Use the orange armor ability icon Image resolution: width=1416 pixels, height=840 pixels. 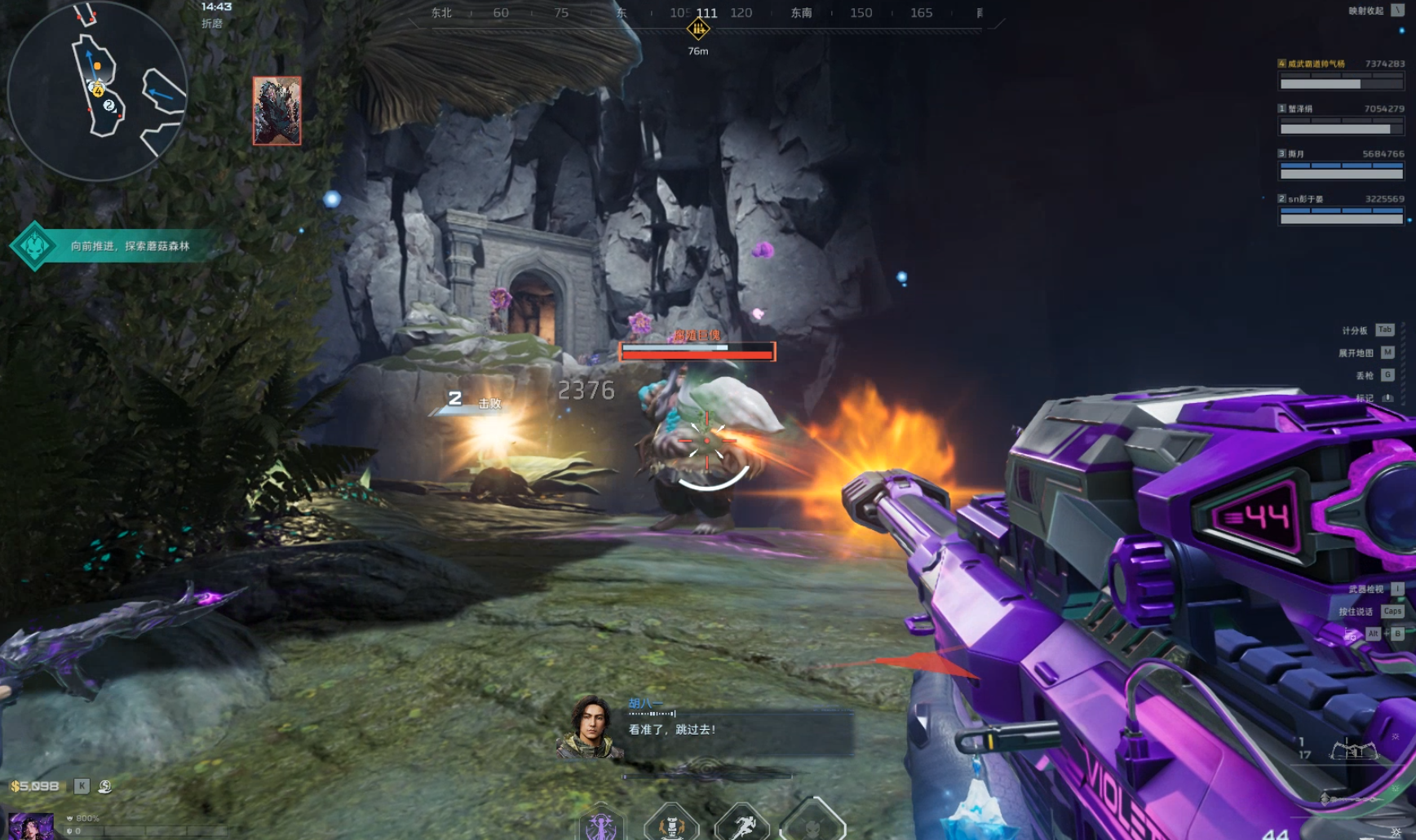pyautogui.click(x=671, y=825)
